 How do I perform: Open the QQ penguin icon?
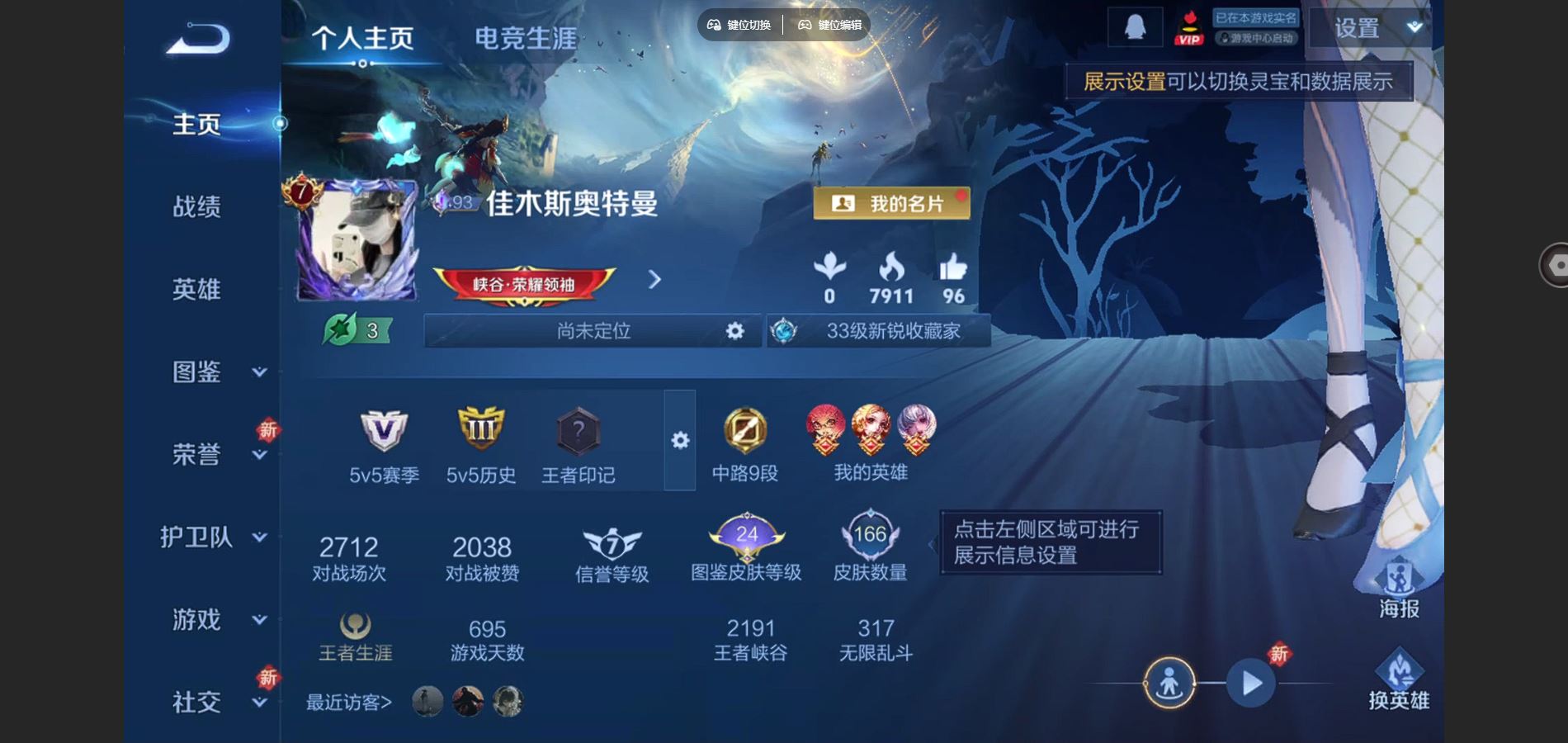pyautogui.click(x=1134, y=26)
